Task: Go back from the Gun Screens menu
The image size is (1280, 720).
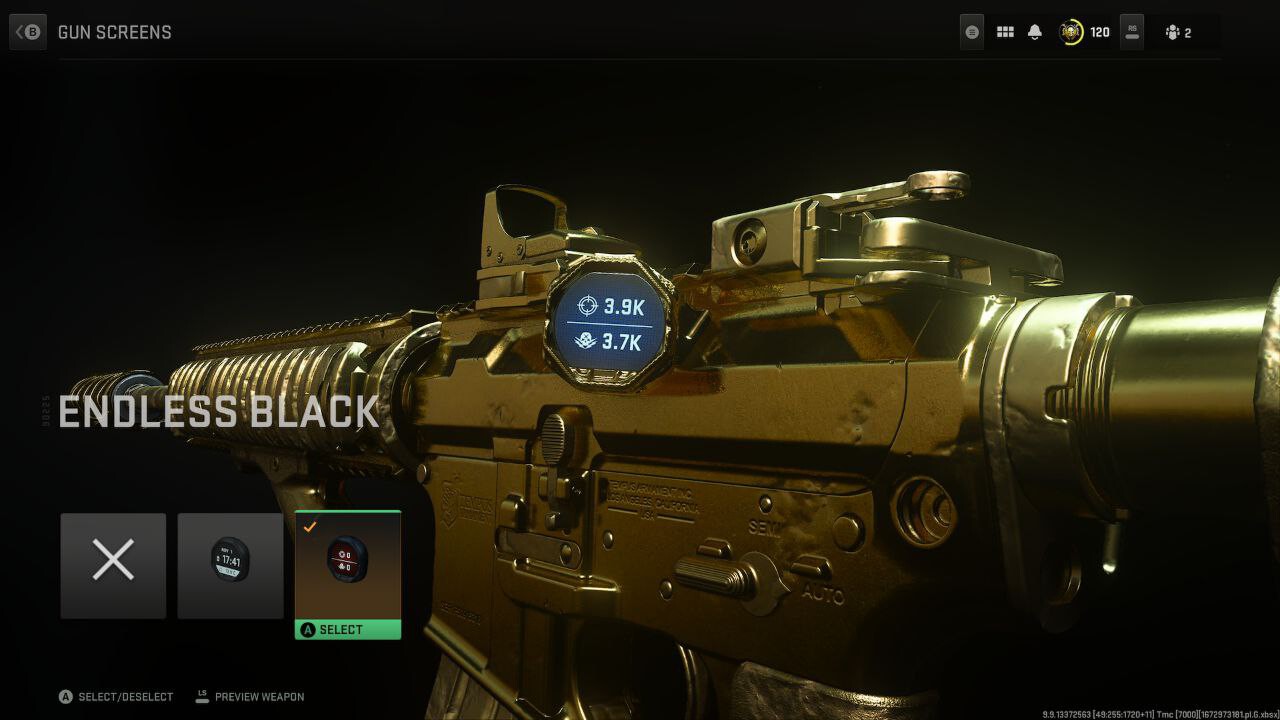Action: tap(28, 32)
